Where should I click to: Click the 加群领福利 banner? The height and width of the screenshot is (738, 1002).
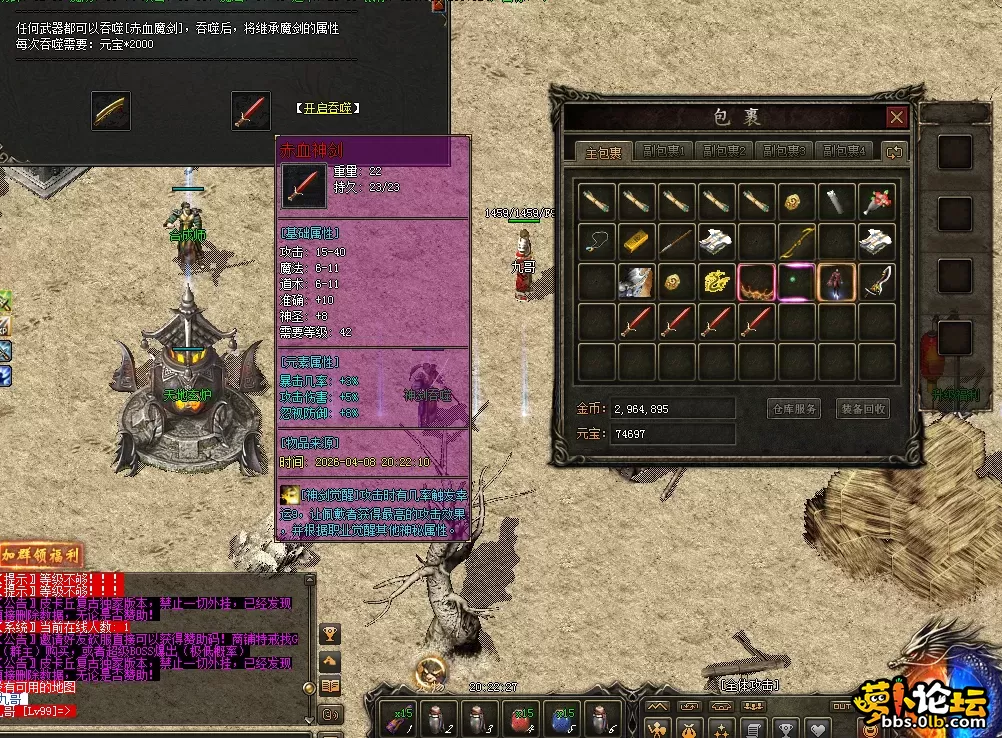(41, 555)
